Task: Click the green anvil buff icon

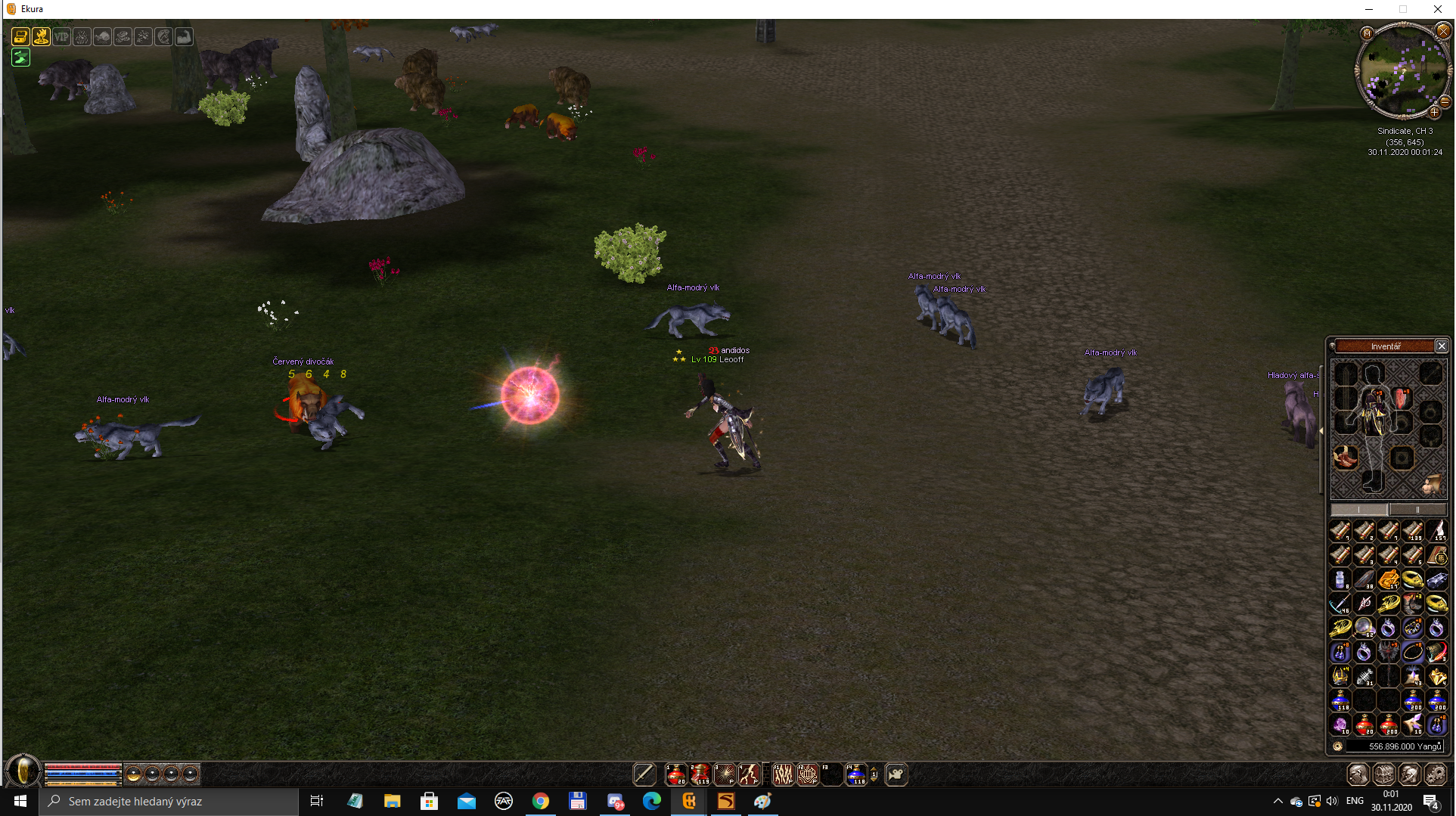Action: (20, 57)
